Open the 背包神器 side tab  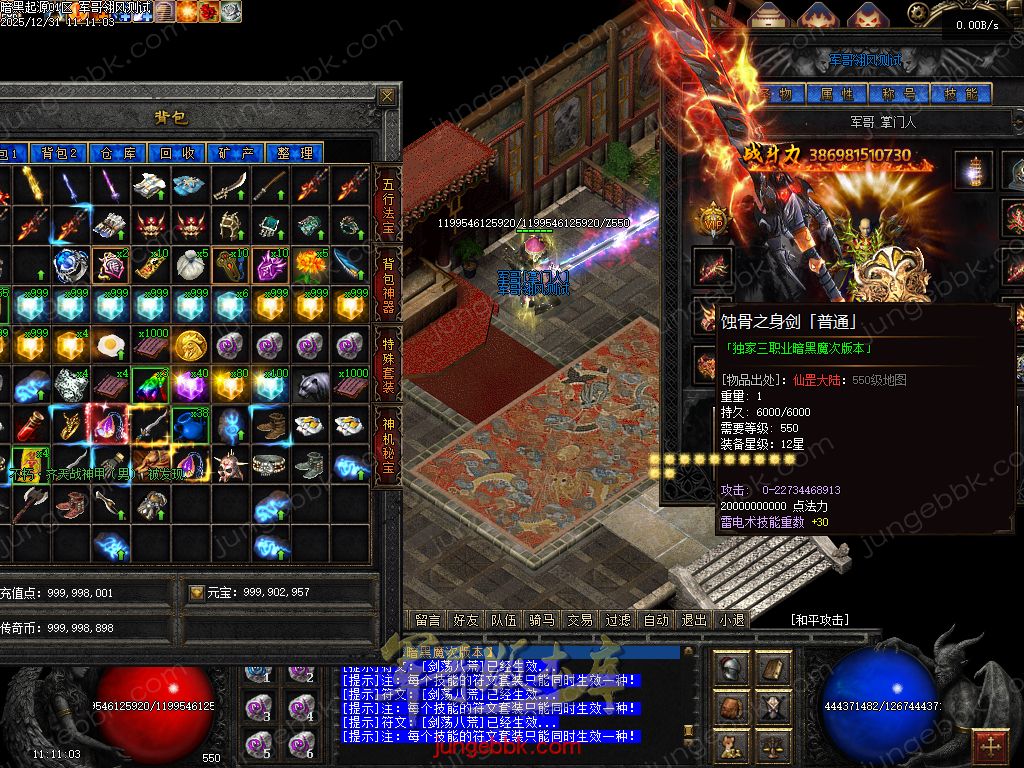point(387,284)
